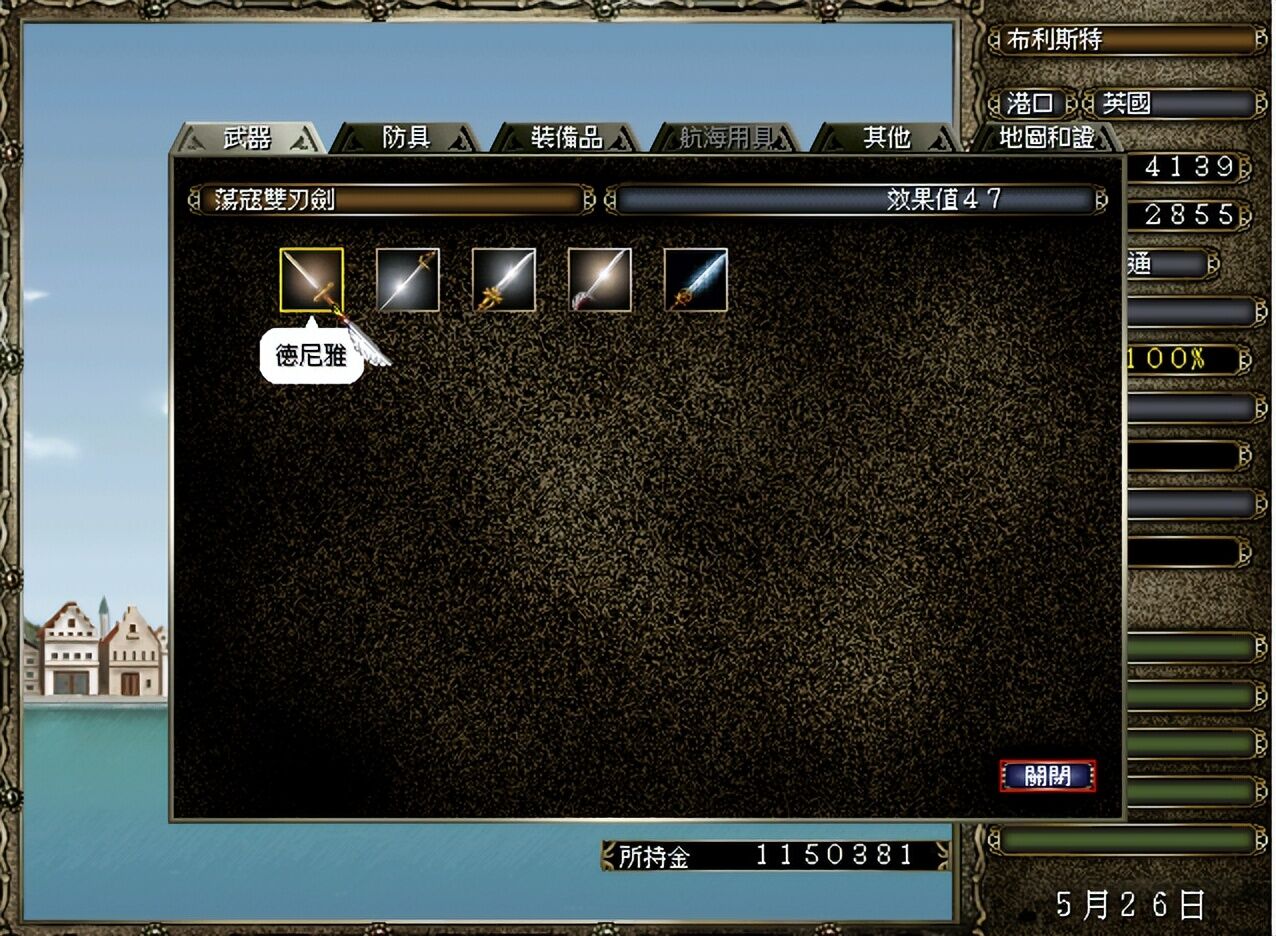The width and height of the screenshot is (1276, 936).
Task: Switch to the 武器 weapons tab
Action: click(x=247, y=138)
